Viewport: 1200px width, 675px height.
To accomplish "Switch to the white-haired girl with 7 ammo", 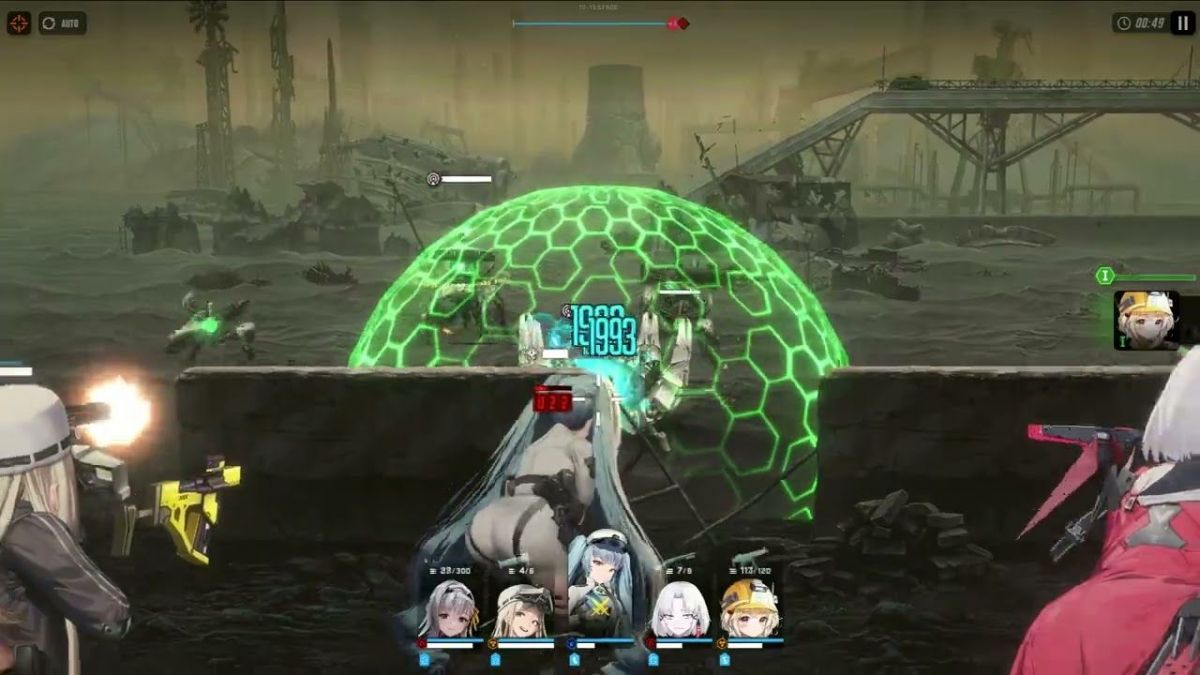I will pos(680,609).
